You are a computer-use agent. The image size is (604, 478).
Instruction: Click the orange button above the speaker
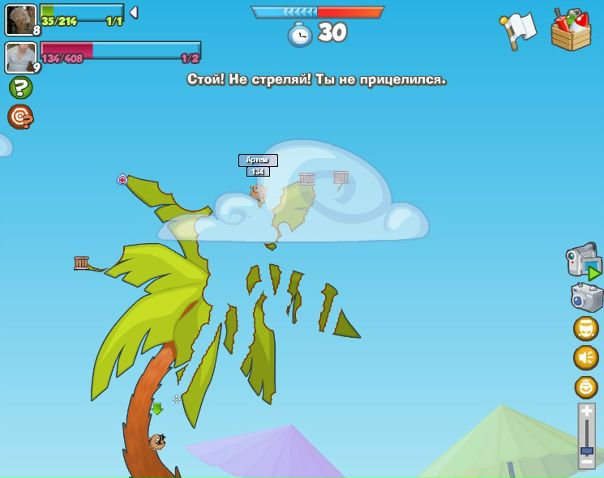[x=586, y=328]
